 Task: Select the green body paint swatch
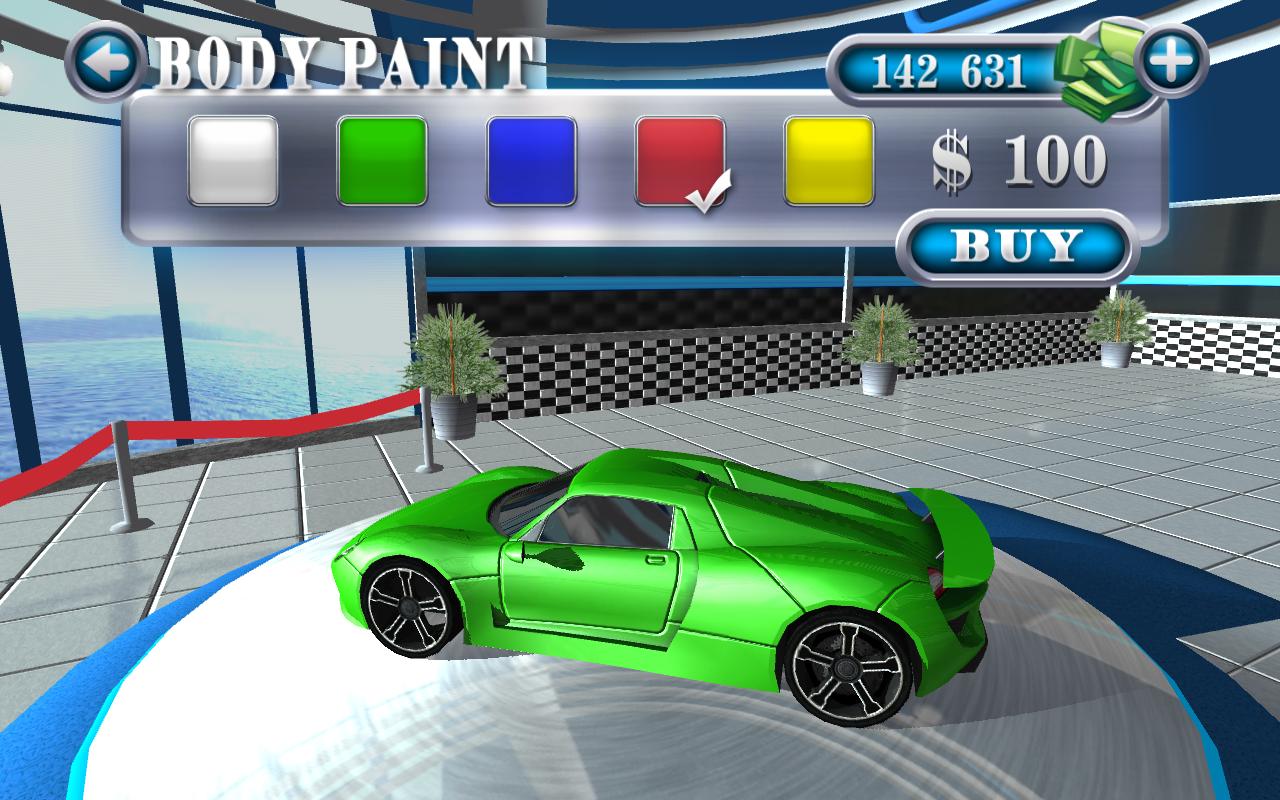pyautogui.click(x=383, y=160)
